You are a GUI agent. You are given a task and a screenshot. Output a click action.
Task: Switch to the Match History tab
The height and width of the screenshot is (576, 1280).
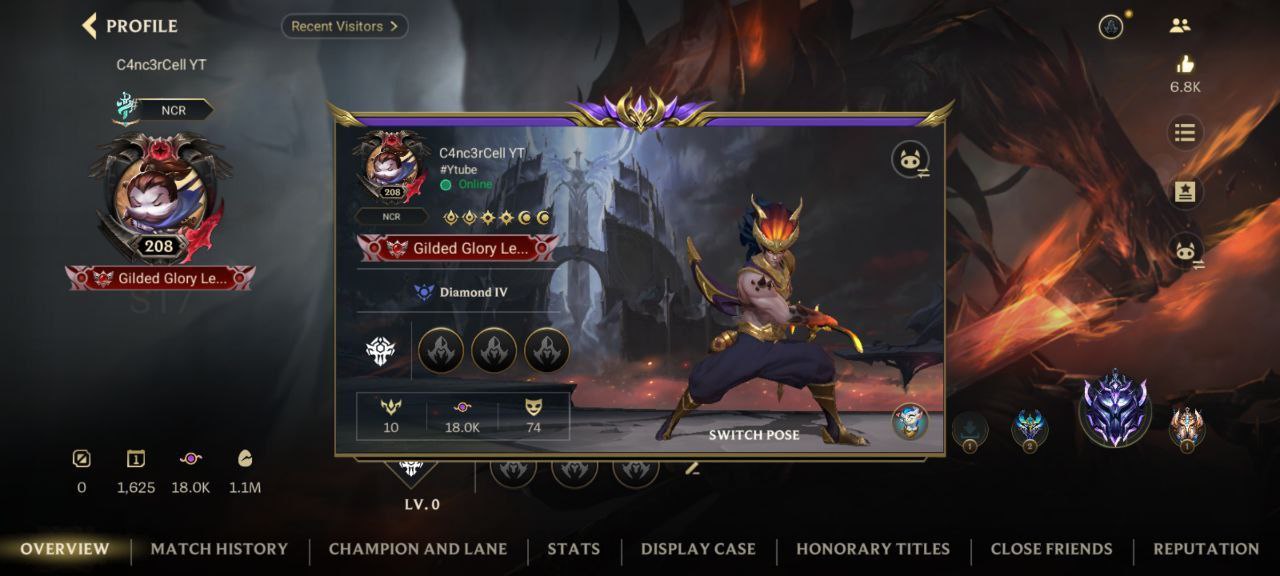point(219,549)
